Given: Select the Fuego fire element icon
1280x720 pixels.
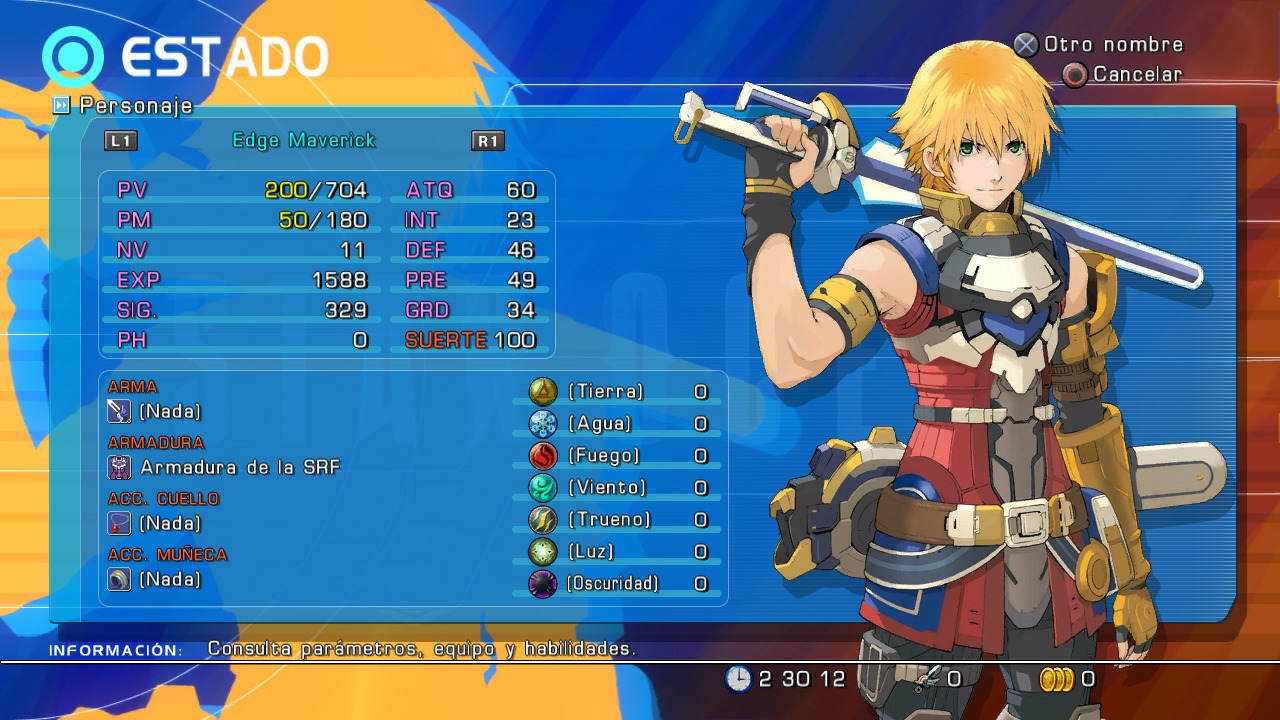Looking at the screenshot, I should click(x=541, y=456).
